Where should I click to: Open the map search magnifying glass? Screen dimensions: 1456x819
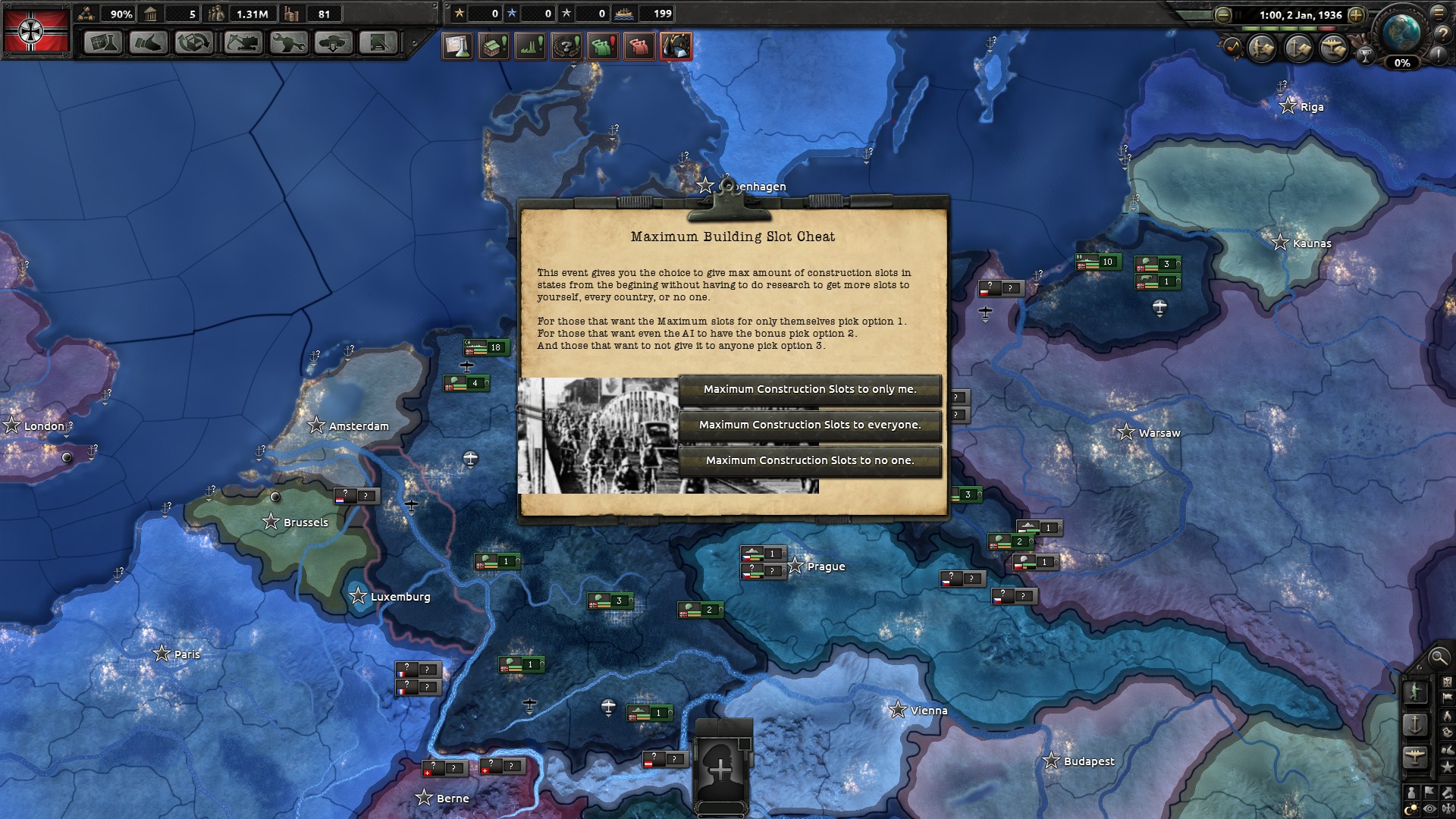coord(1438,657)
